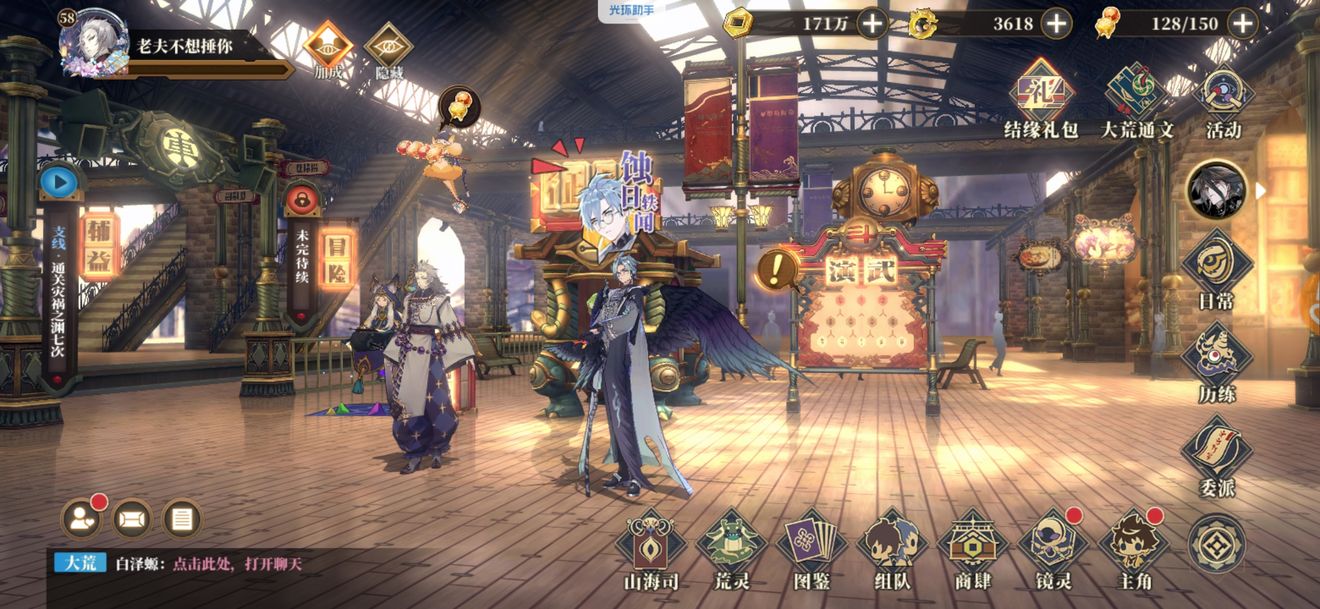Open the 图鉴 codex
Image resolution: width=1320 pixels, height=609 pixels.
811,549
